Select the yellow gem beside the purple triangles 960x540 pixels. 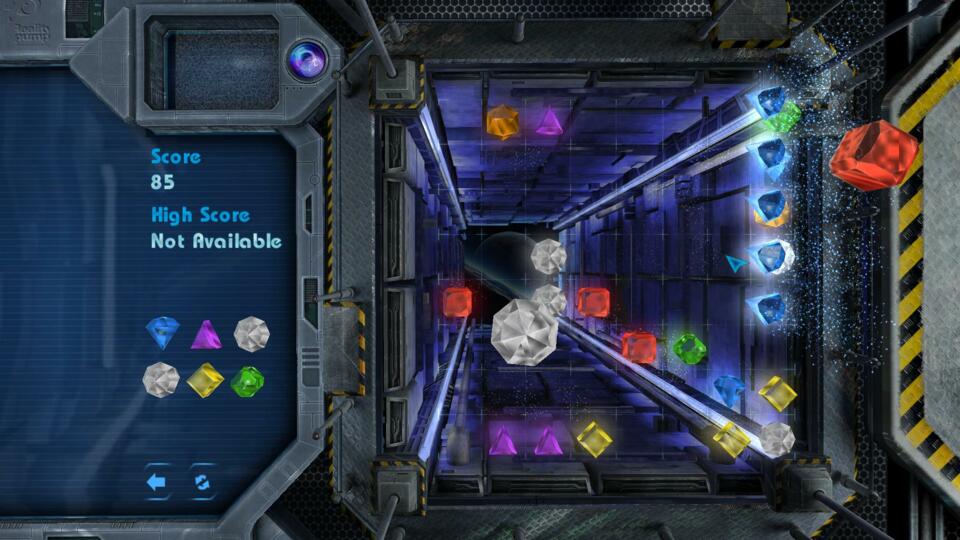[594, 439]
